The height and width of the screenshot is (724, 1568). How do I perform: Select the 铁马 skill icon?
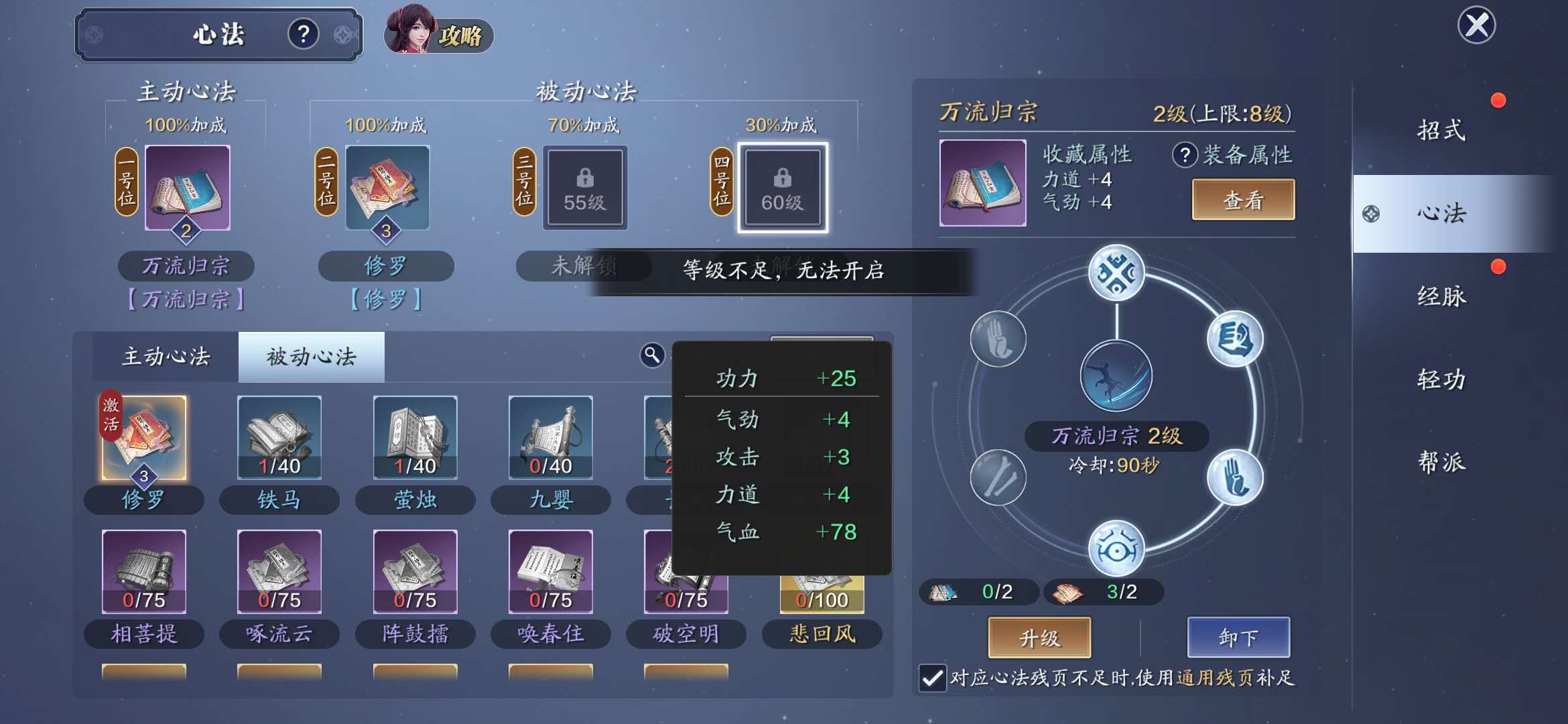point(279,436)
